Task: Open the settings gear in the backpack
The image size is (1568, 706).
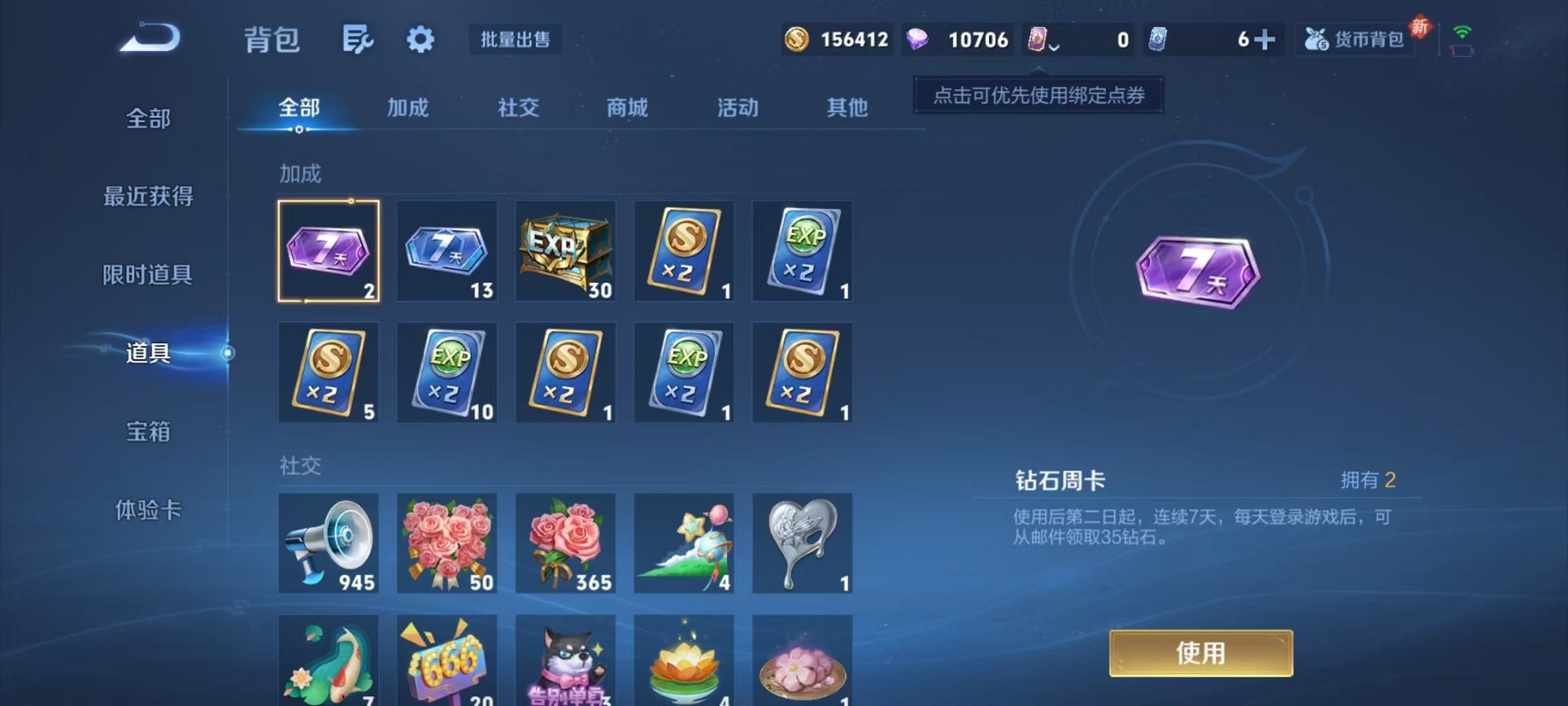Action: [x=420, y=38]
